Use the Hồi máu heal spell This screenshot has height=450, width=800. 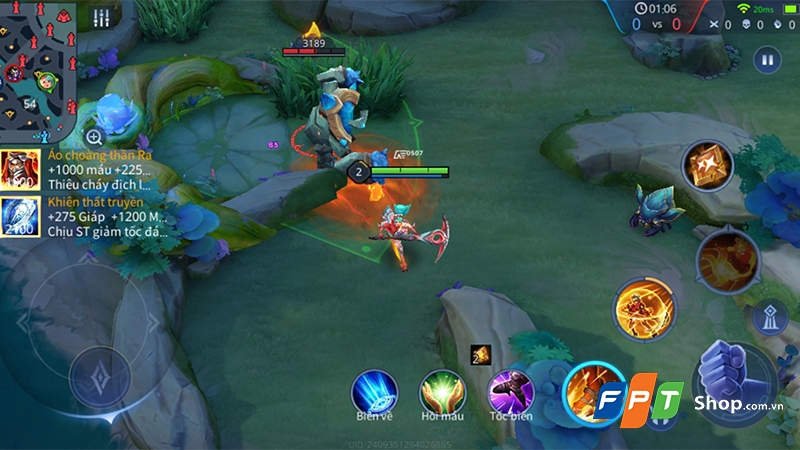tap(441, 391)
